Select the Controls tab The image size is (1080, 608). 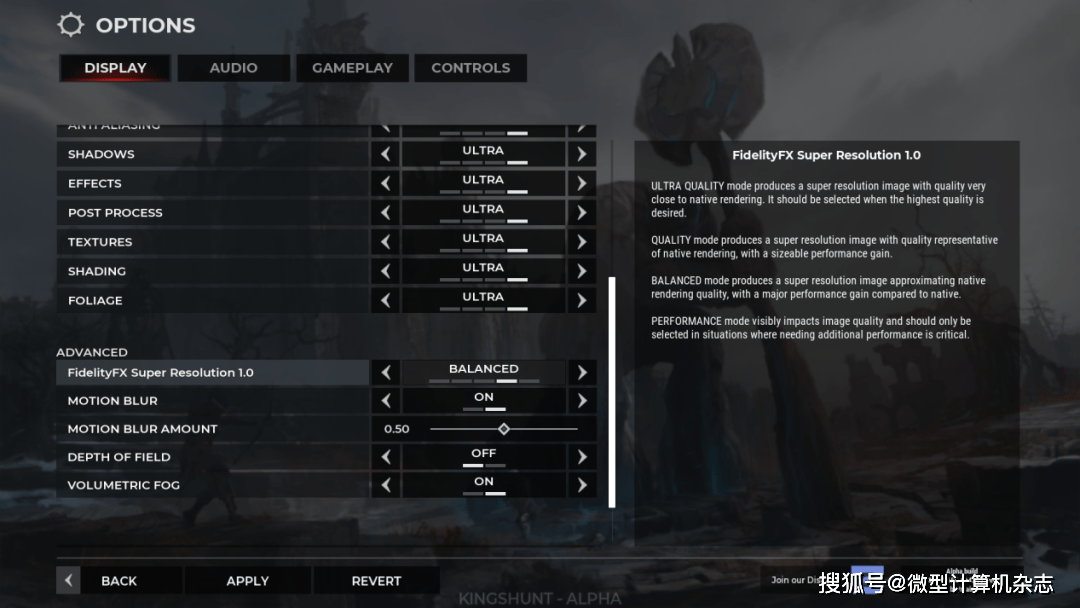[470, 68]
